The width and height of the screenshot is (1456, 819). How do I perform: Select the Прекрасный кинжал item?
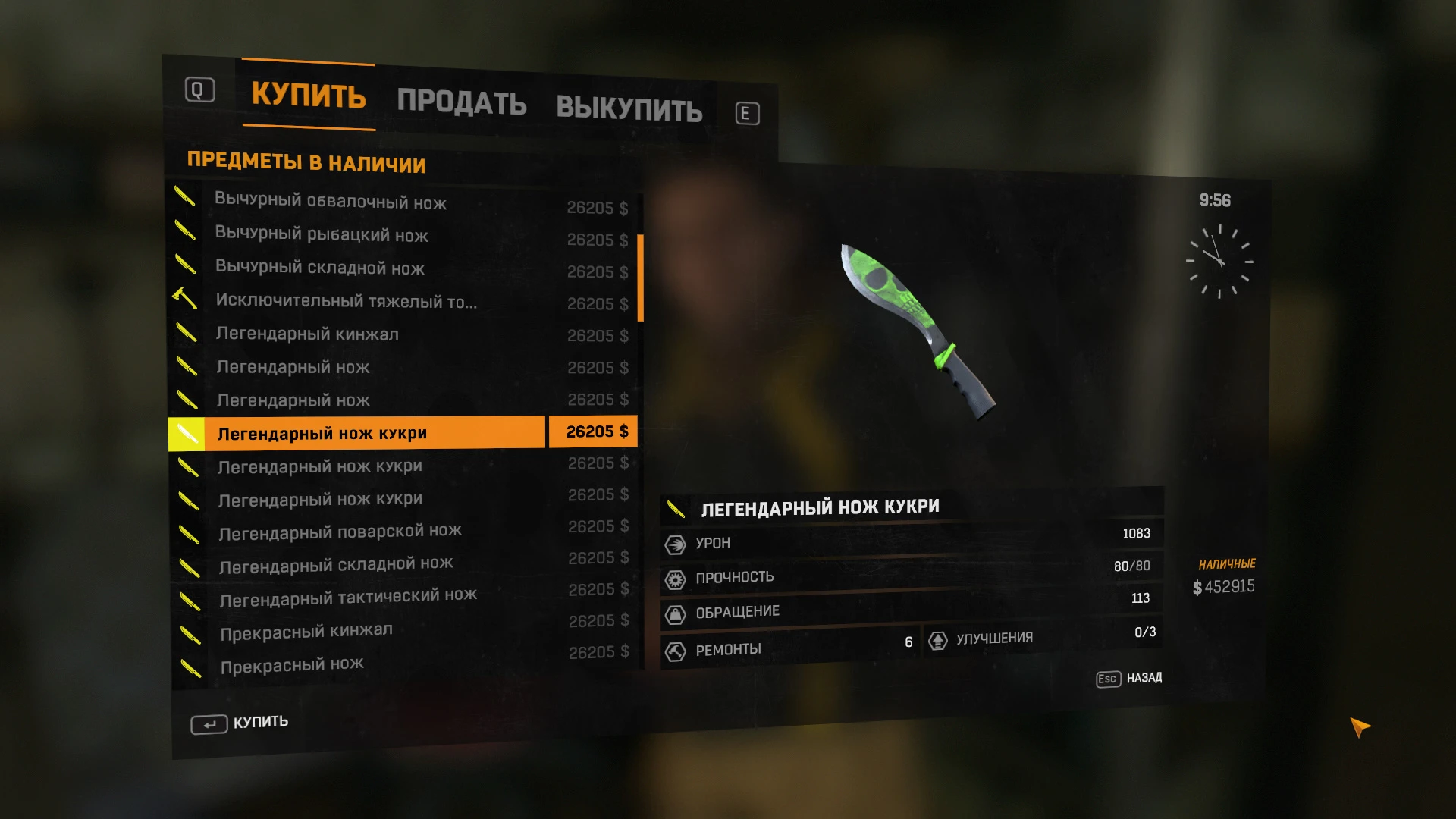click(306, 629)
